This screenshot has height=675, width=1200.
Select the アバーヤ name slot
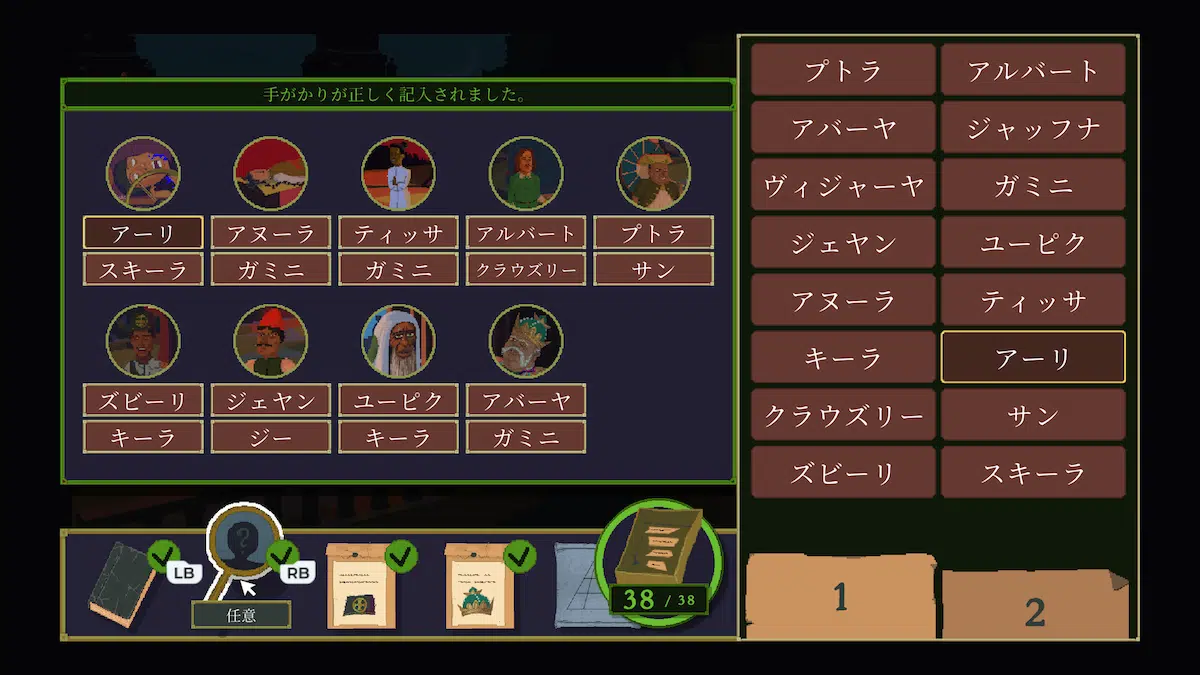[526, 401]
